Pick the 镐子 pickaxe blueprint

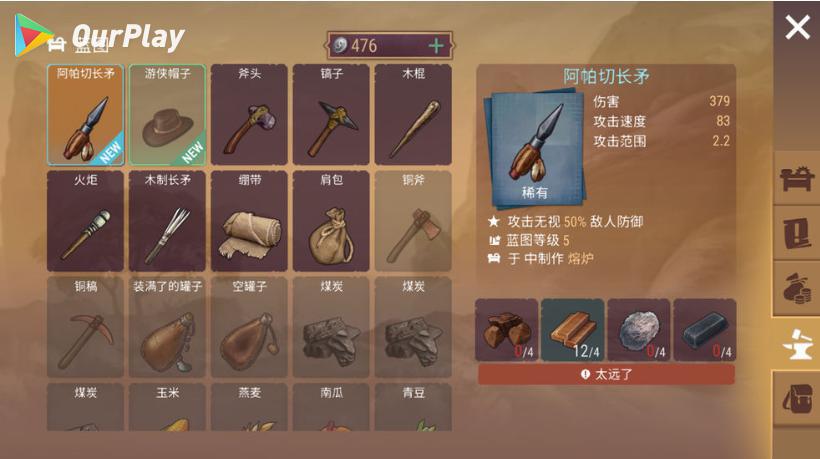tap(332, 115)
